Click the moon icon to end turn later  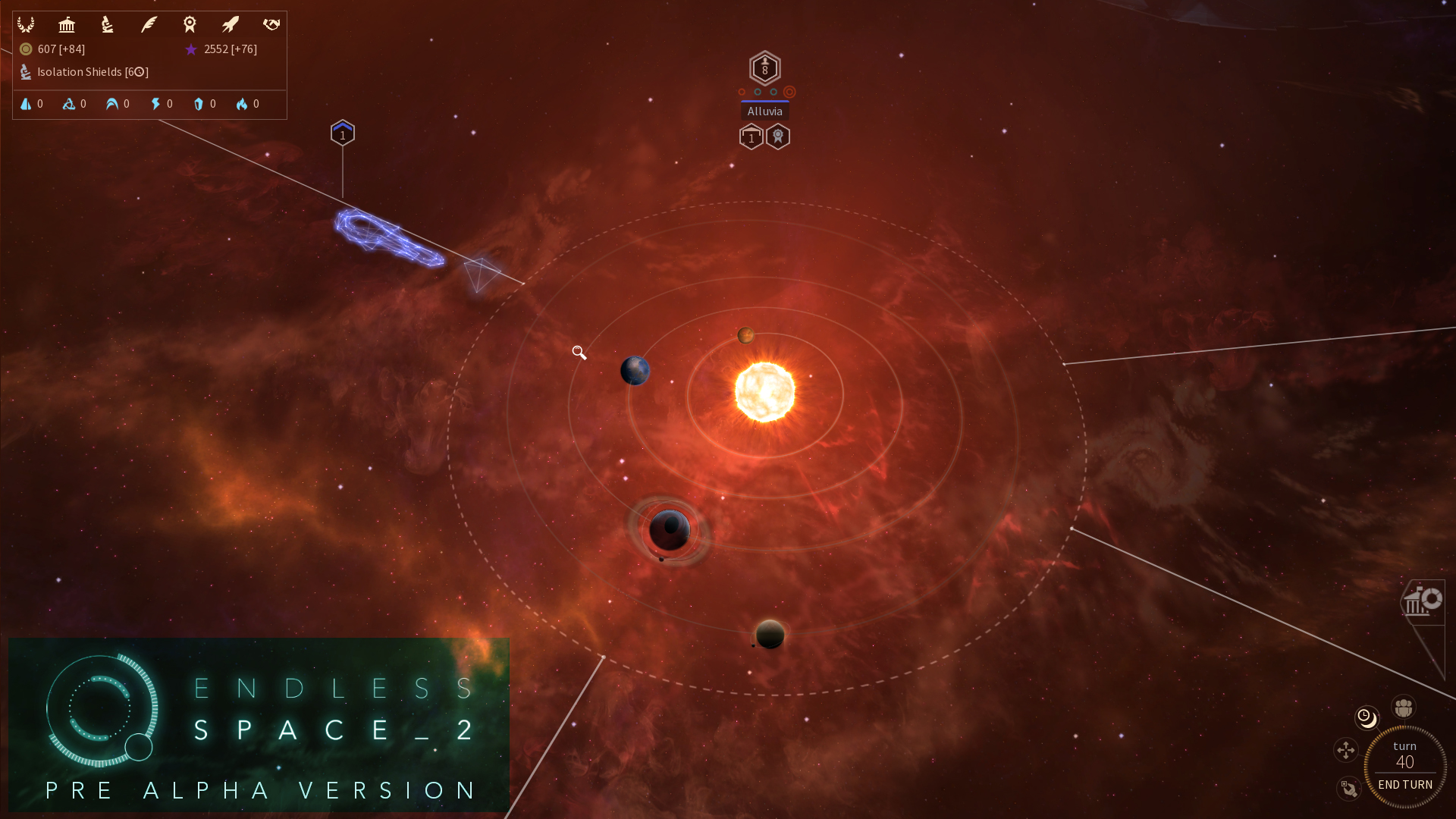pyautogui.click(x=1366, y=717)
